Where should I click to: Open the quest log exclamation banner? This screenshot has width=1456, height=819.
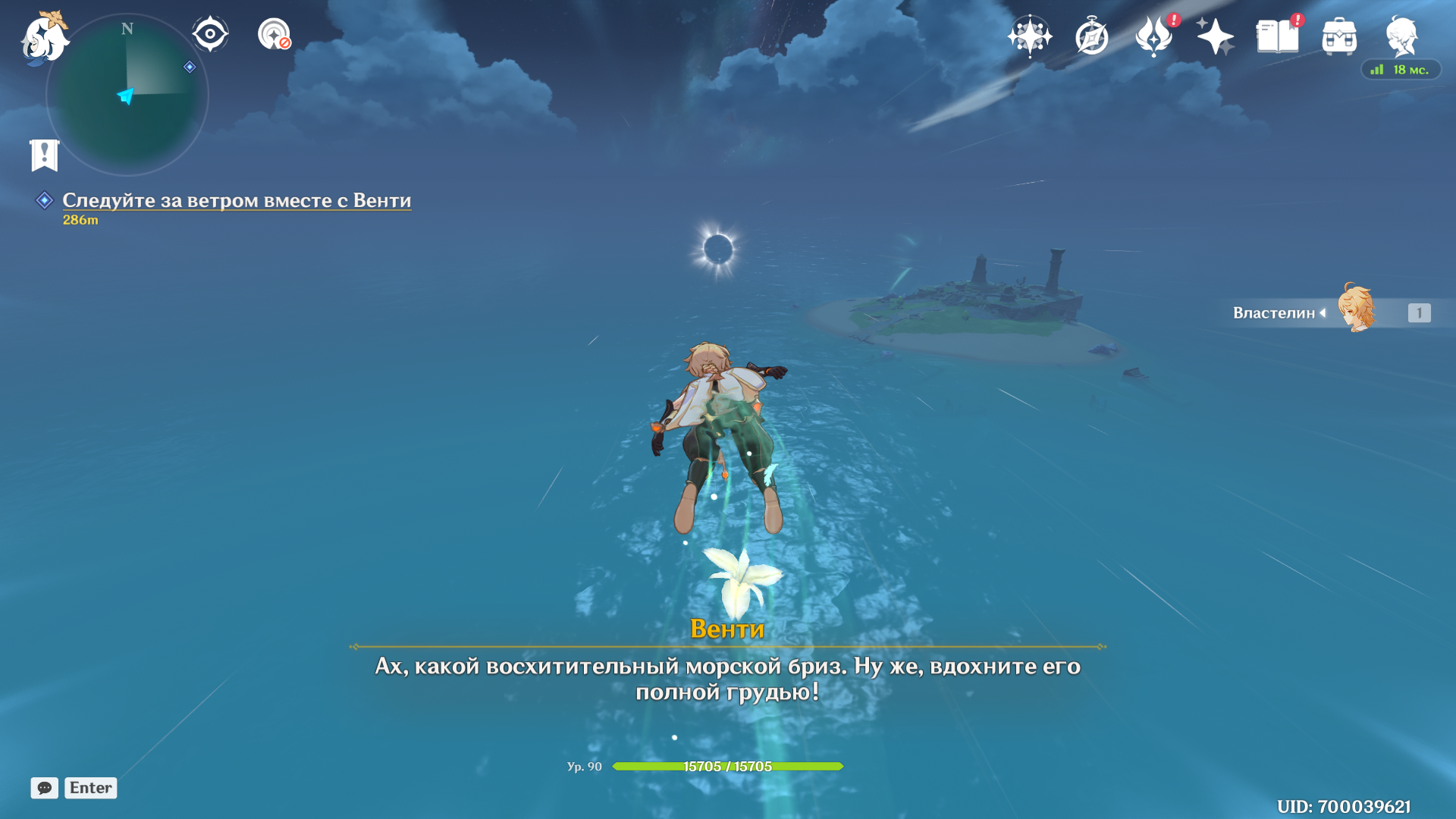(x=44, y=155)
